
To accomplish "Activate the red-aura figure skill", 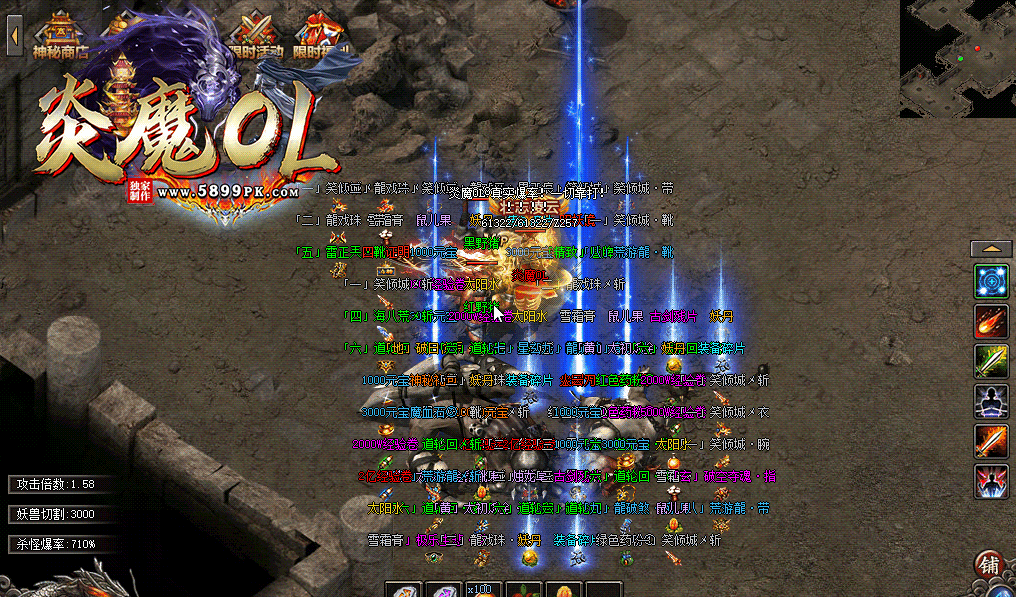I will click(x=992, y=481).
